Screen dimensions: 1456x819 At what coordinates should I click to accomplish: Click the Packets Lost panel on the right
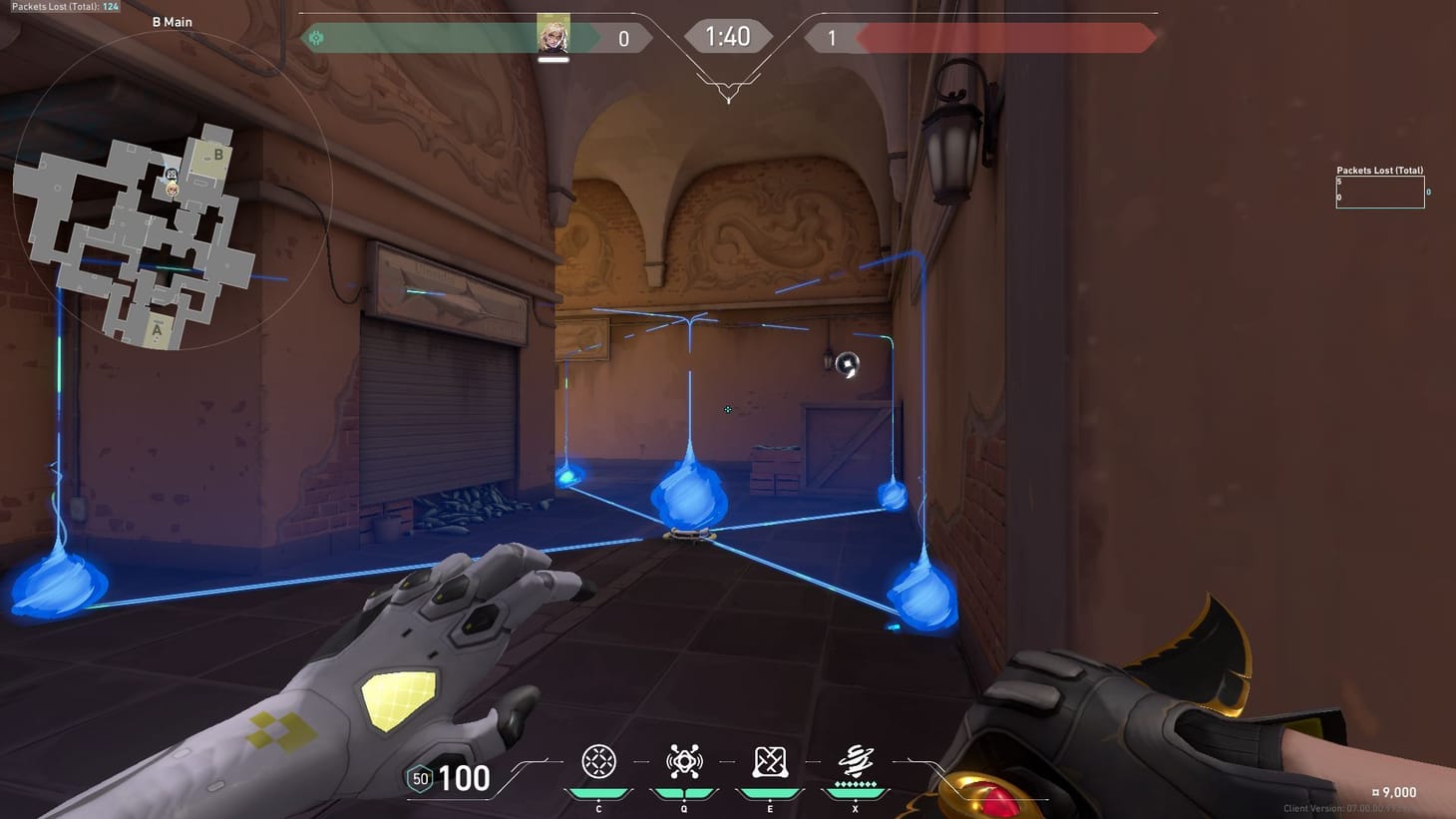[x=1380, y=190]
